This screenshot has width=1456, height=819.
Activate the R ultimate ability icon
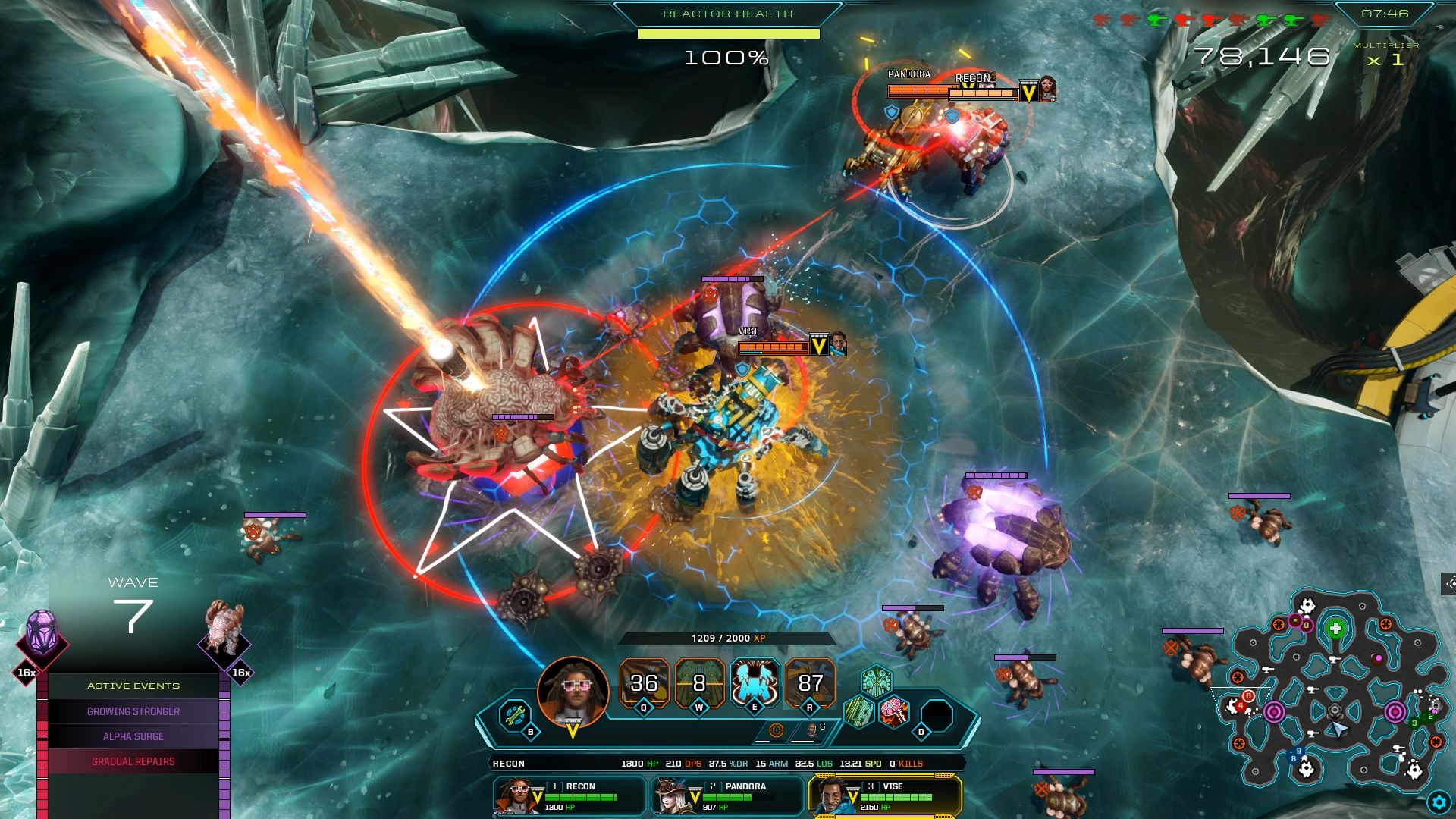(810, 683)
